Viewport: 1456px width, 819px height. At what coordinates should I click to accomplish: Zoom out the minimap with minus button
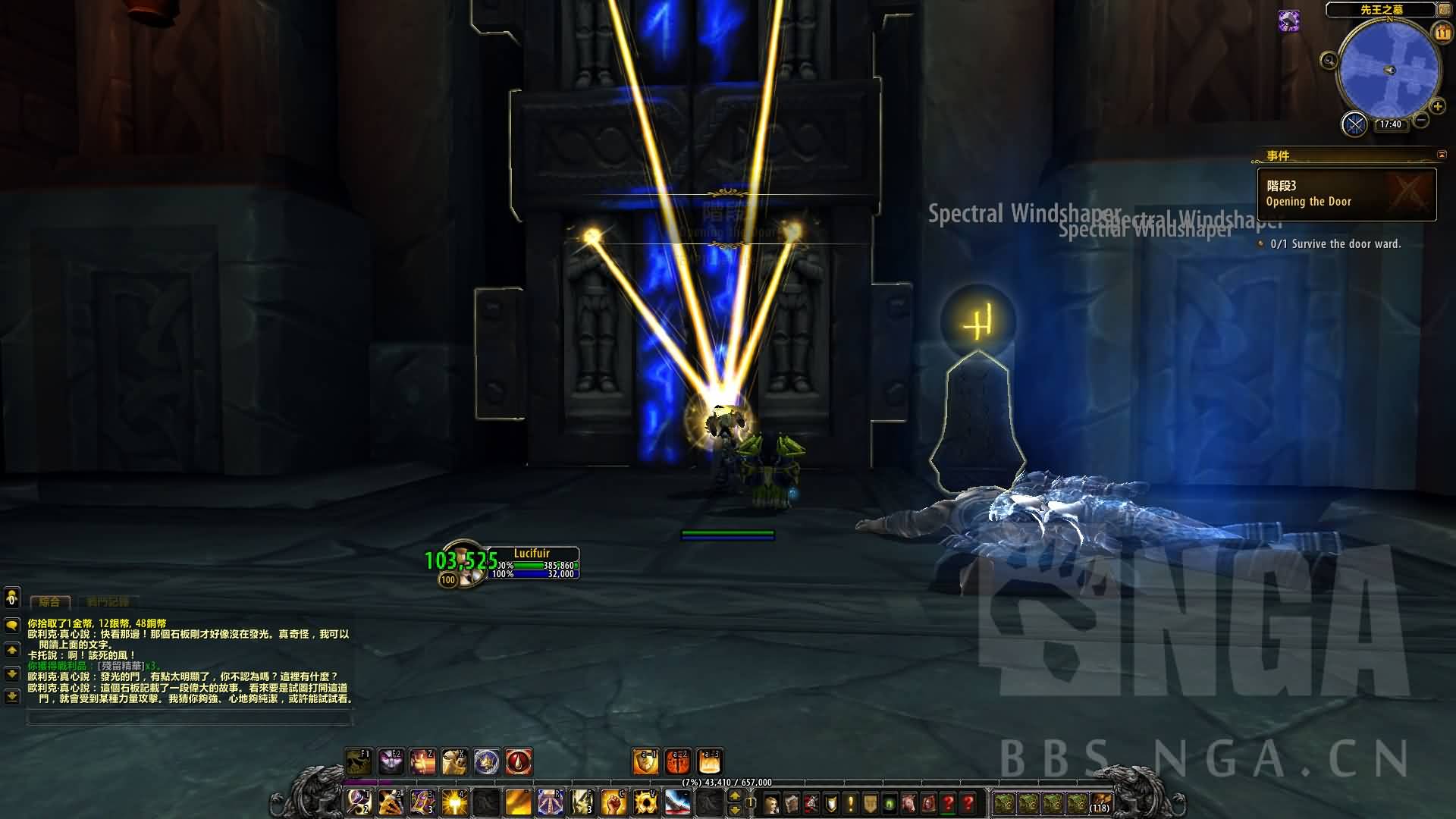(1421, 120)
